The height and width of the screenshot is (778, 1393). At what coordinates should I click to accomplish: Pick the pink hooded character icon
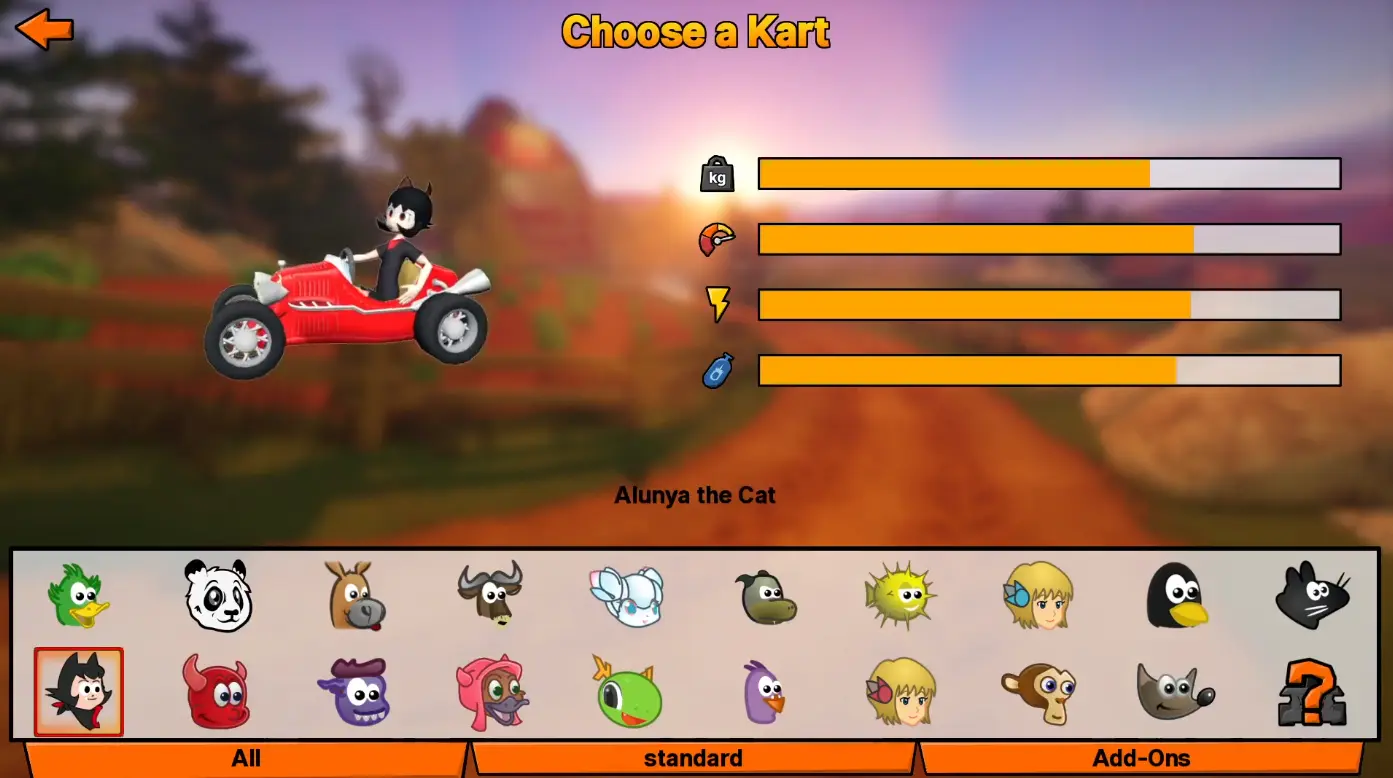492,691
